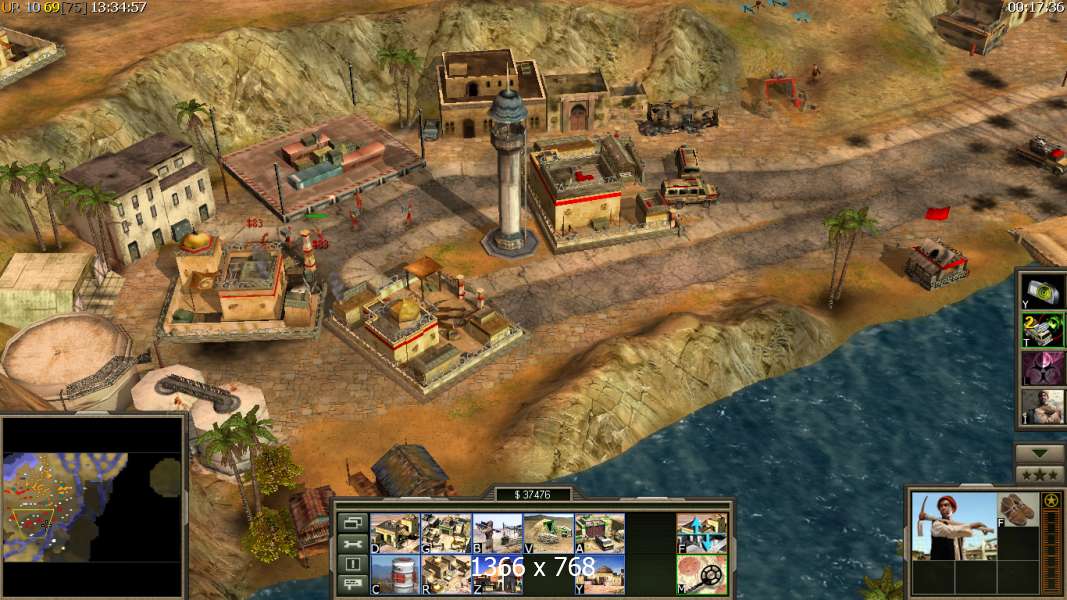Open the green radar general power (Y)

click(1042, 291)
